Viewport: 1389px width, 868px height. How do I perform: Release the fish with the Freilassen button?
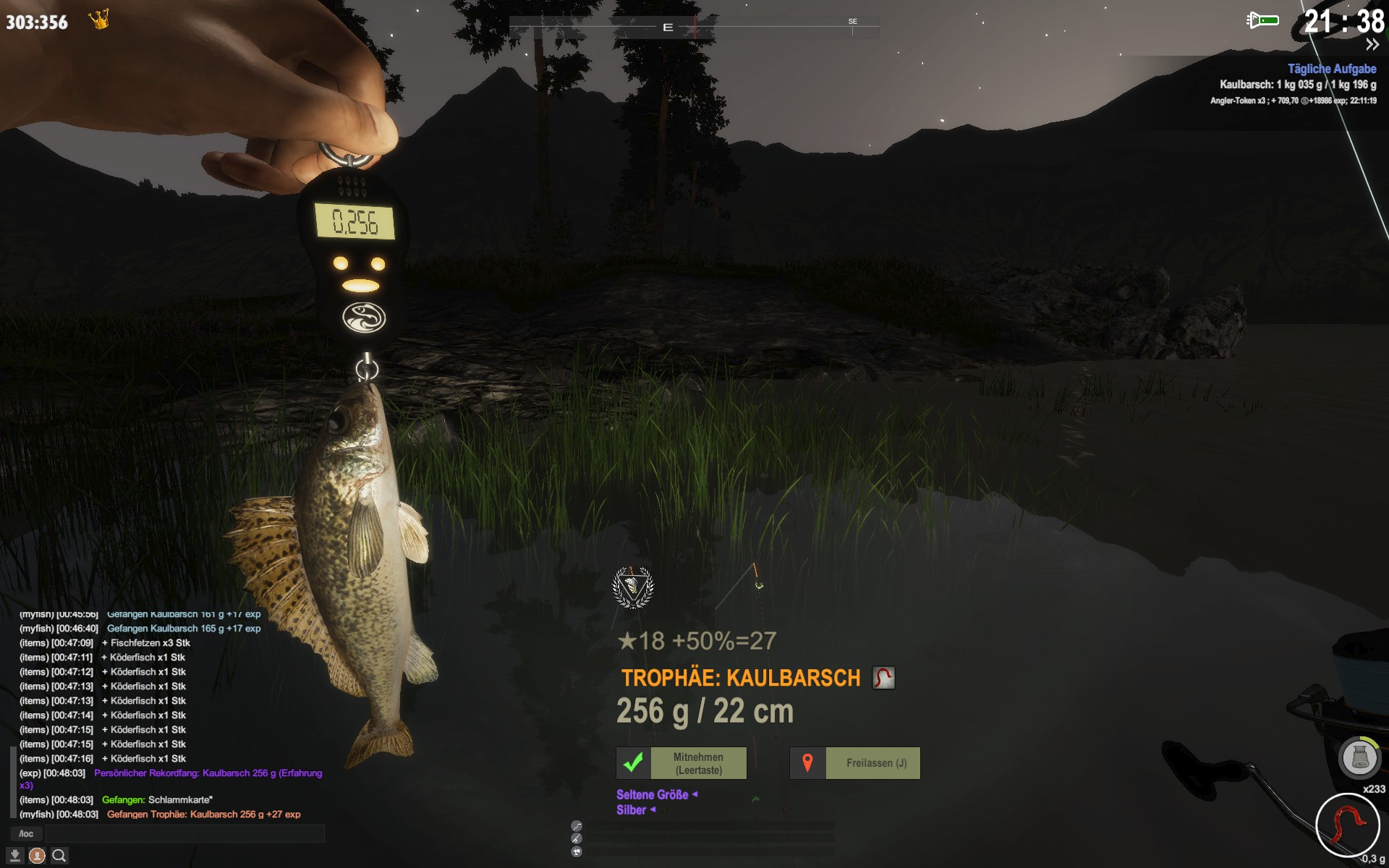854,763
